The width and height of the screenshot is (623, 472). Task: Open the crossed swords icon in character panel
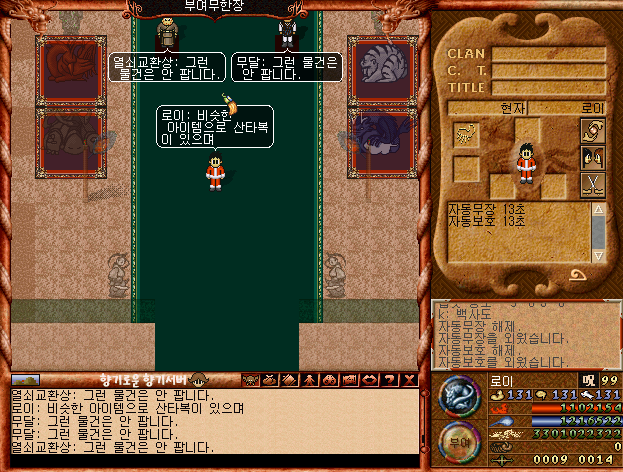coord(593,183)
